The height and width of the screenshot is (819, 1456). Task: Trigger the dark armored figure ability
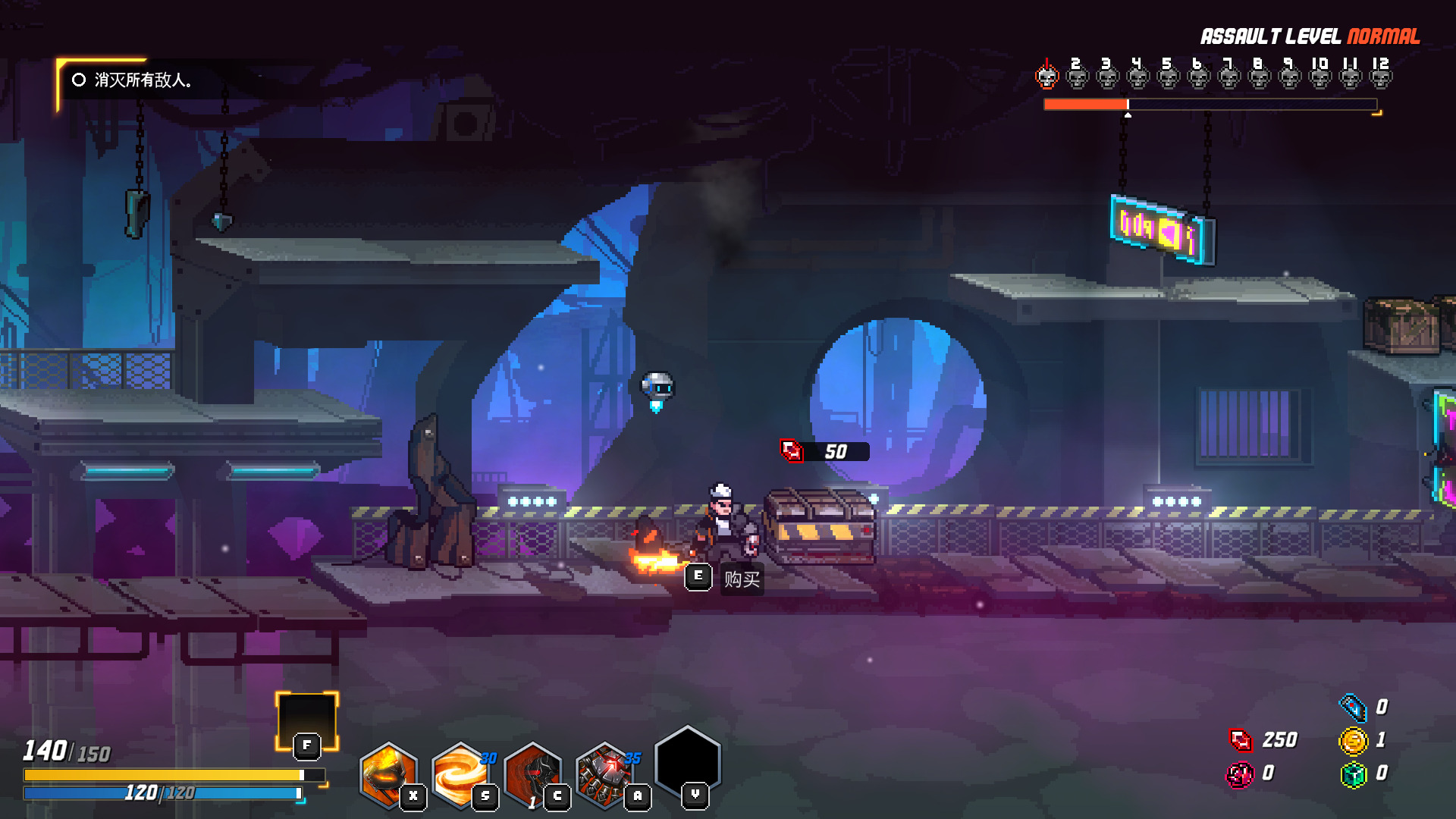click(532, 773)
